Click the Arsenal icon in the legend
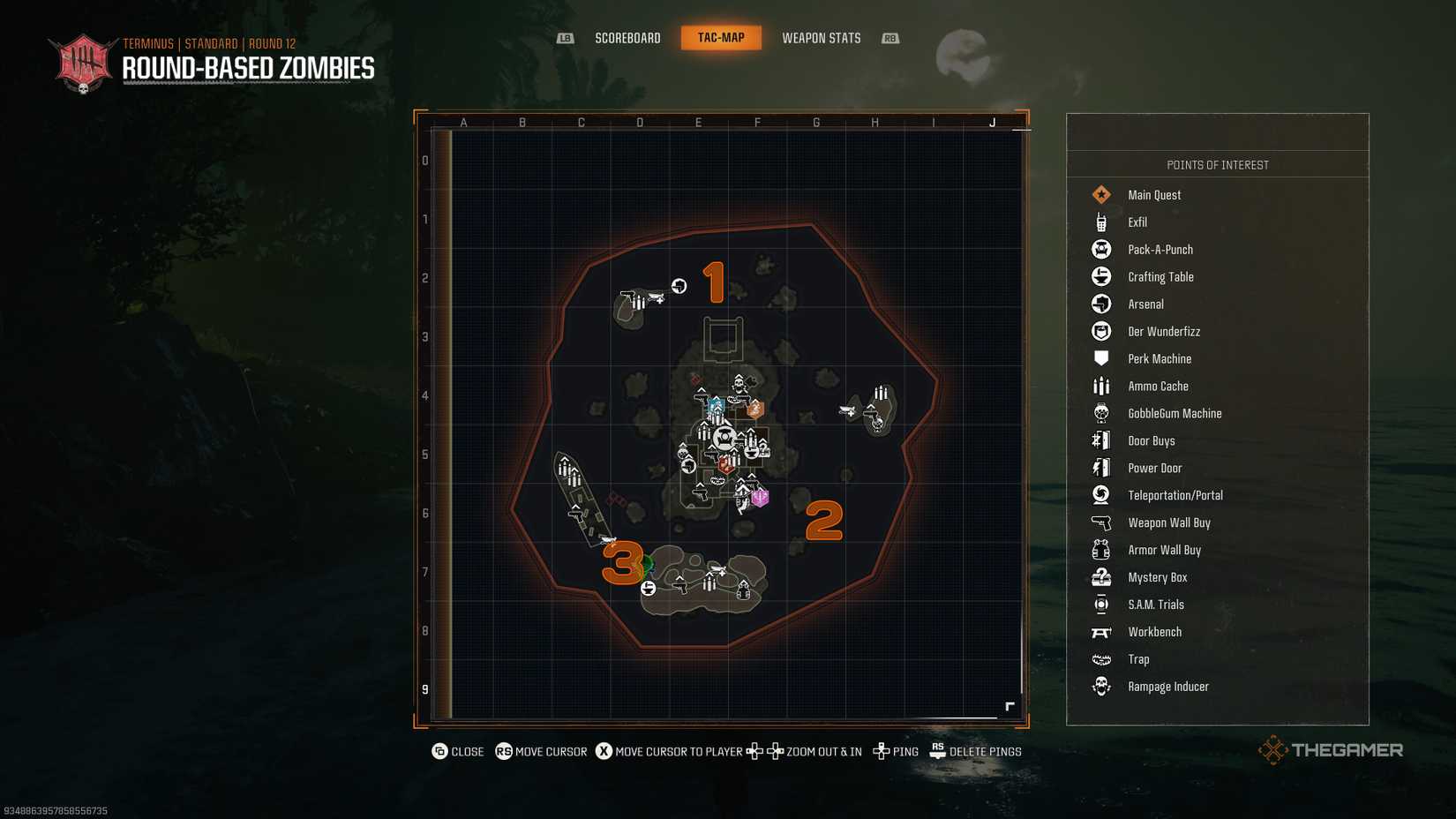 1100,304
